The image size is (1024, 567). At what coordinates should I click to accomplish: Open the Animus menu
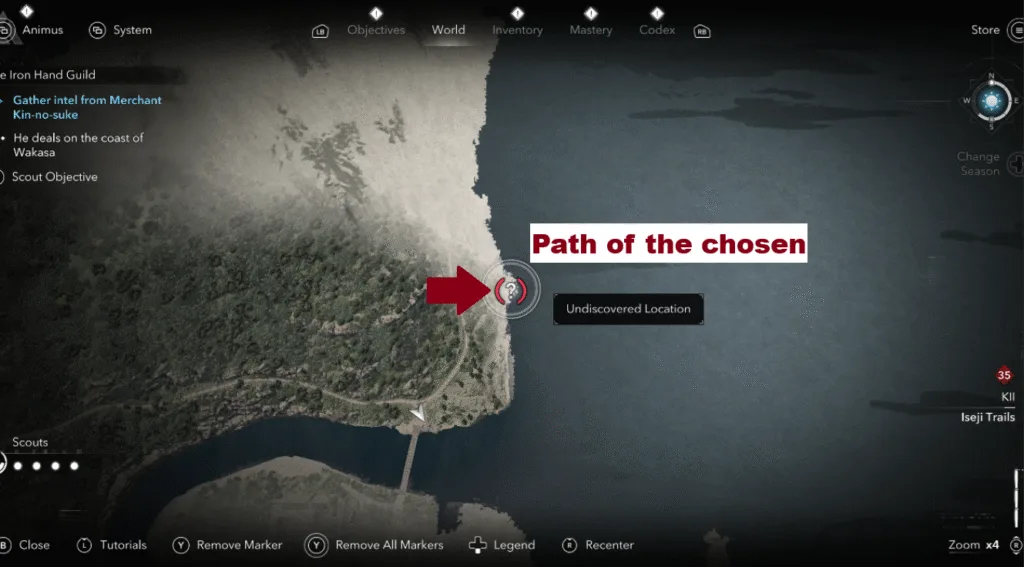coord(42,30)
